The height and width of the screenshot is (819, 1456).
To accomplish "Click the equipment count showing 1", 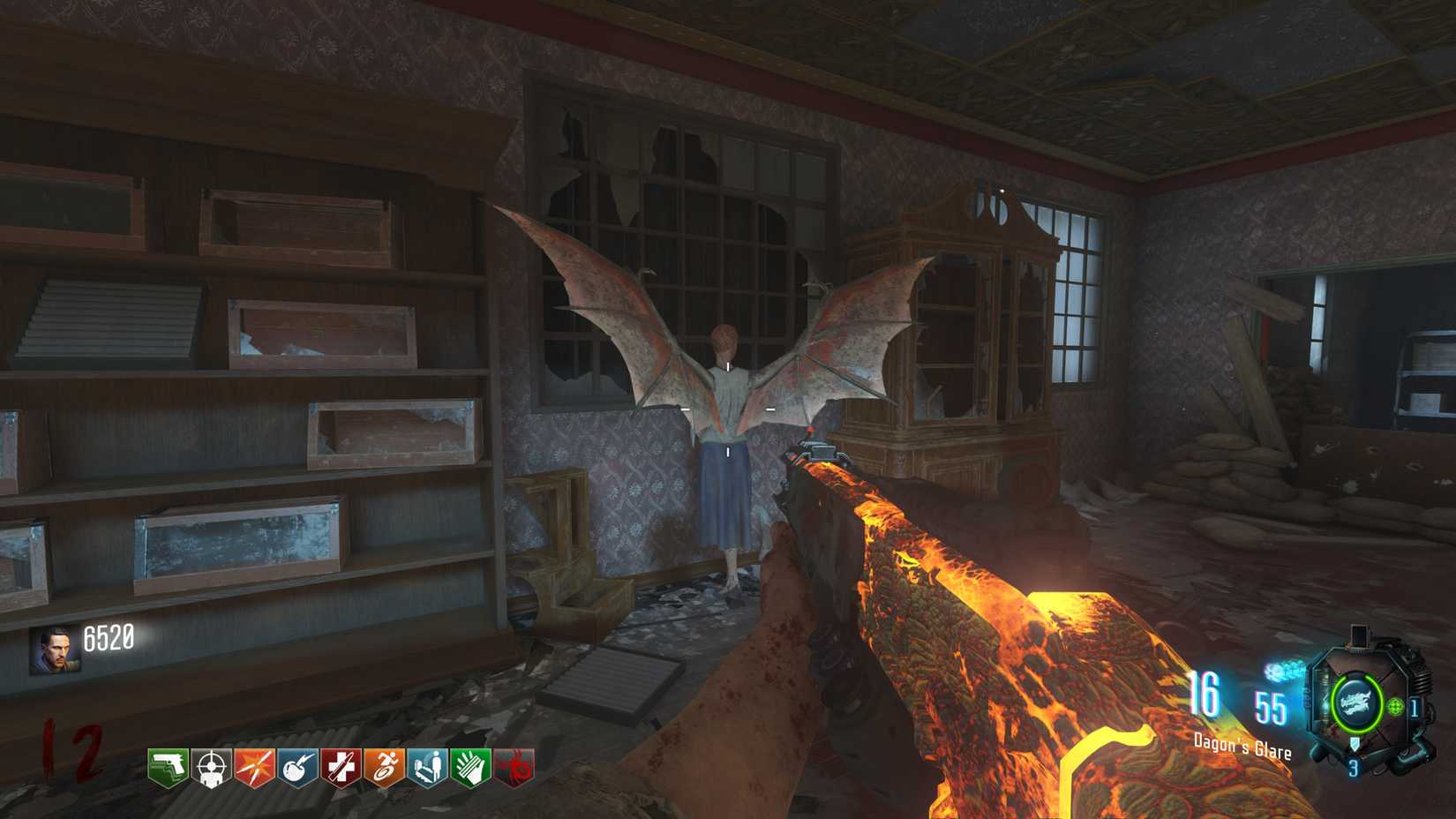I will tap(1414, 706).
